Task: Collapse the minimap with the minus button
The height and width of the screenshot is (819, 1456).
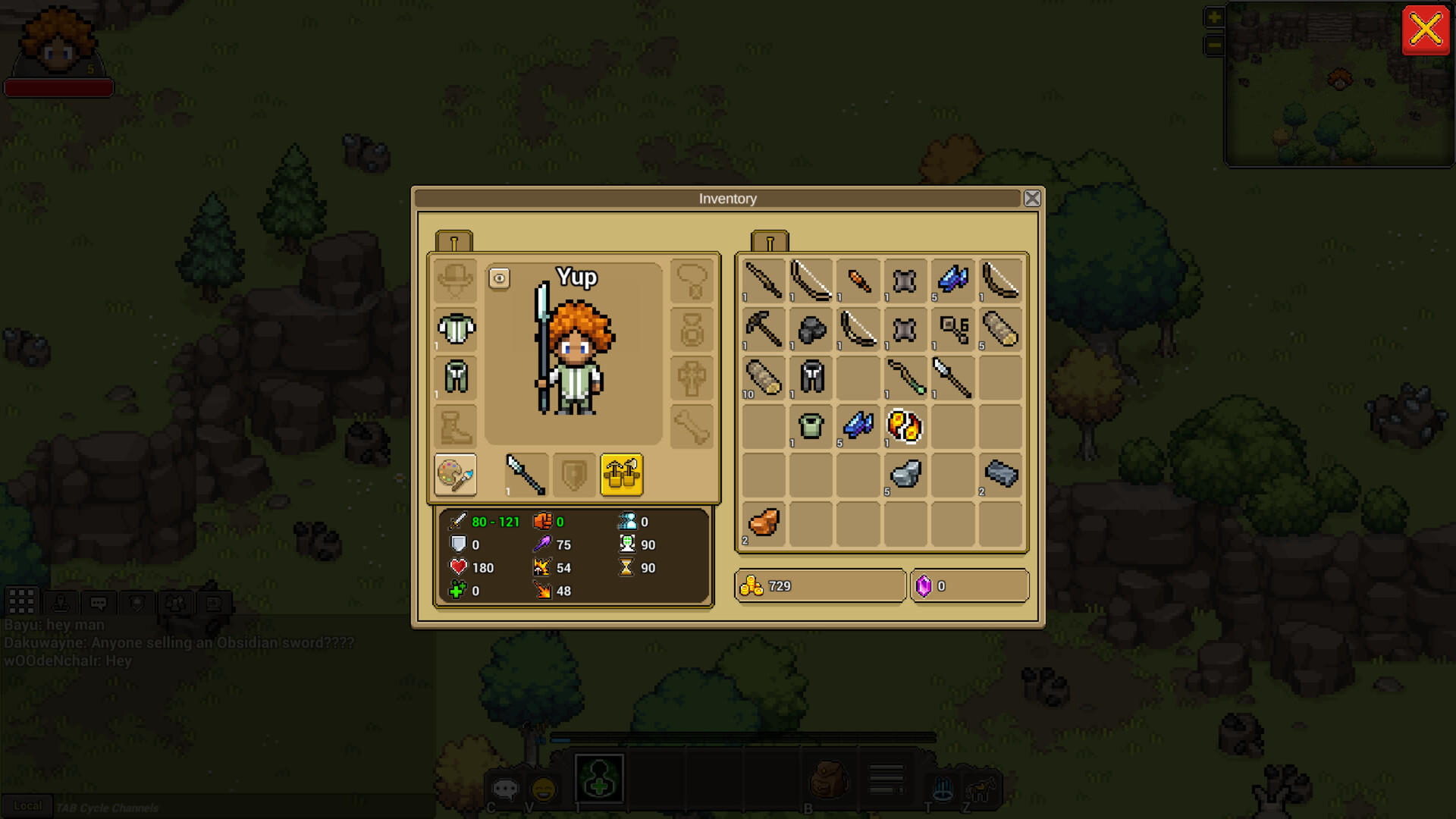Action: coord(1214,45)
